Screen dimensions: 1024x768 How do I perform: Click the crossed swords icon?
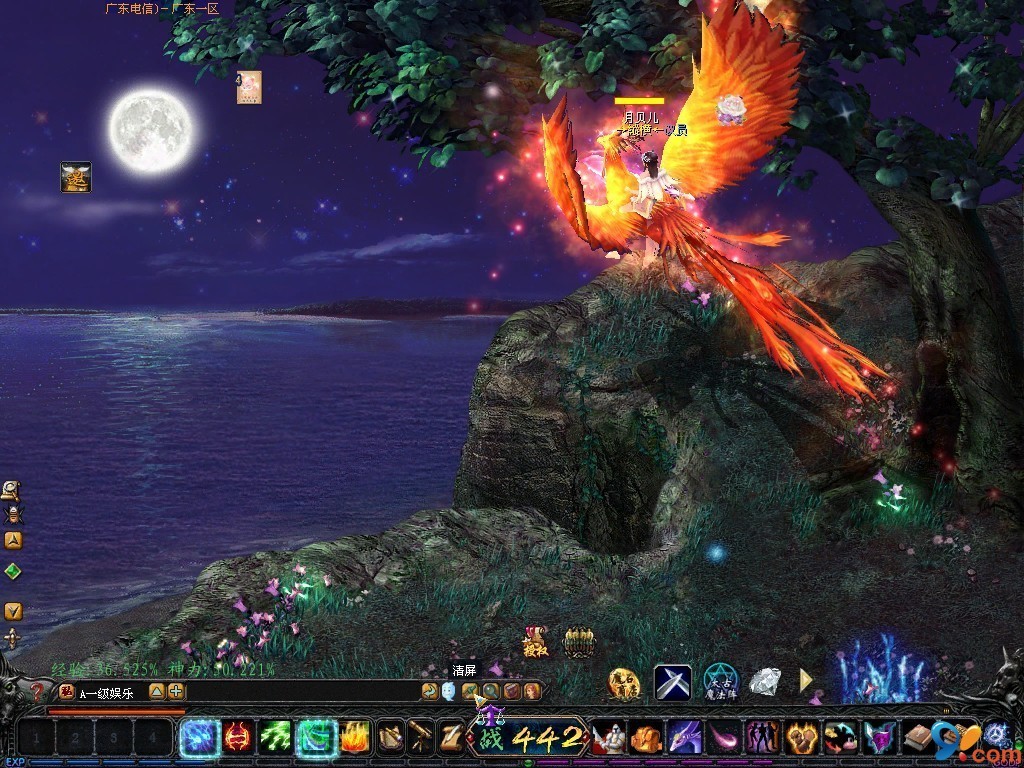pyautogui.click(x=672, y=682)
